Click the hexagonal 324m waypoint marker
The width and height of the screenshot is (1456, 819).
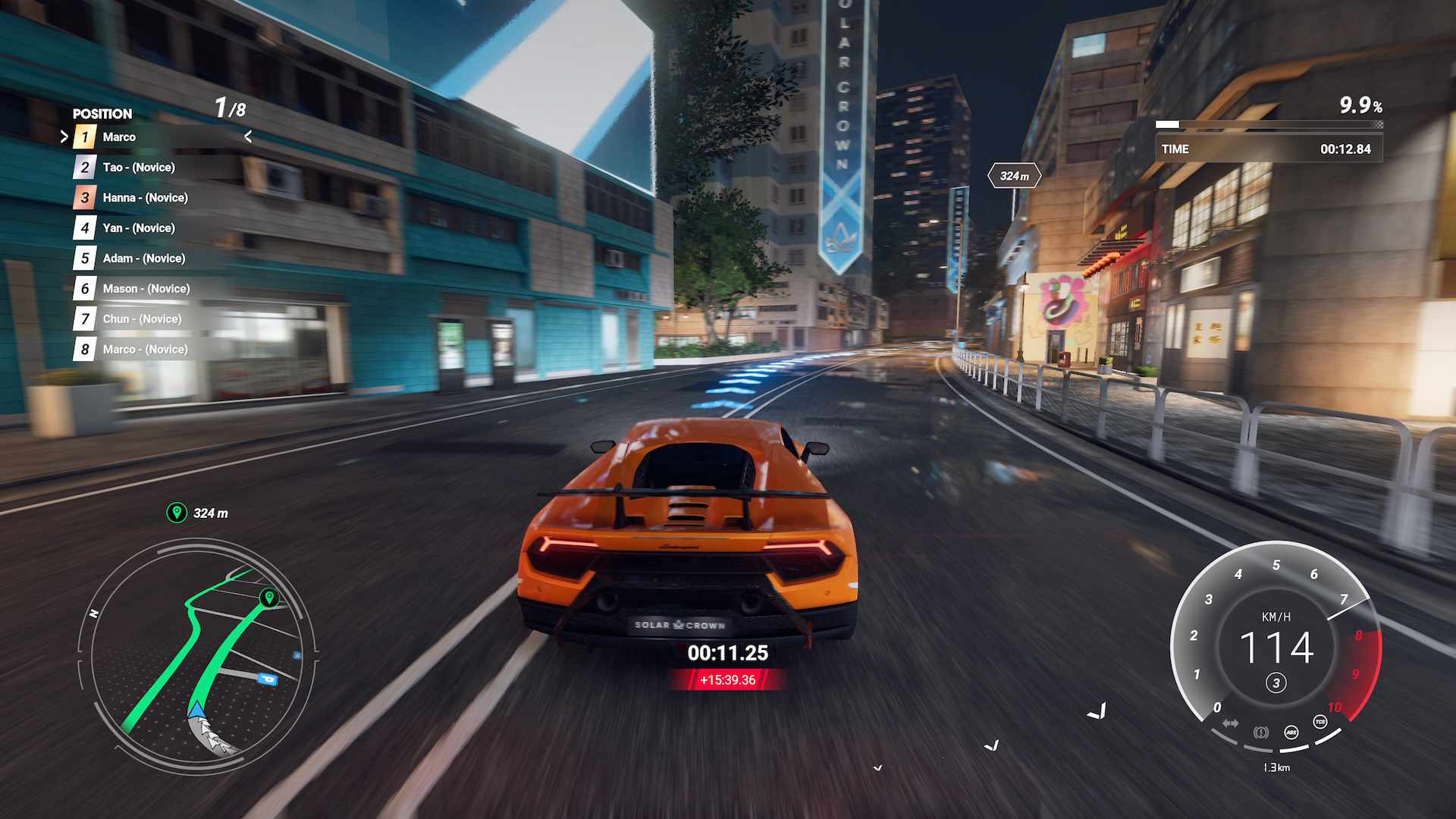pos(1014,176)
